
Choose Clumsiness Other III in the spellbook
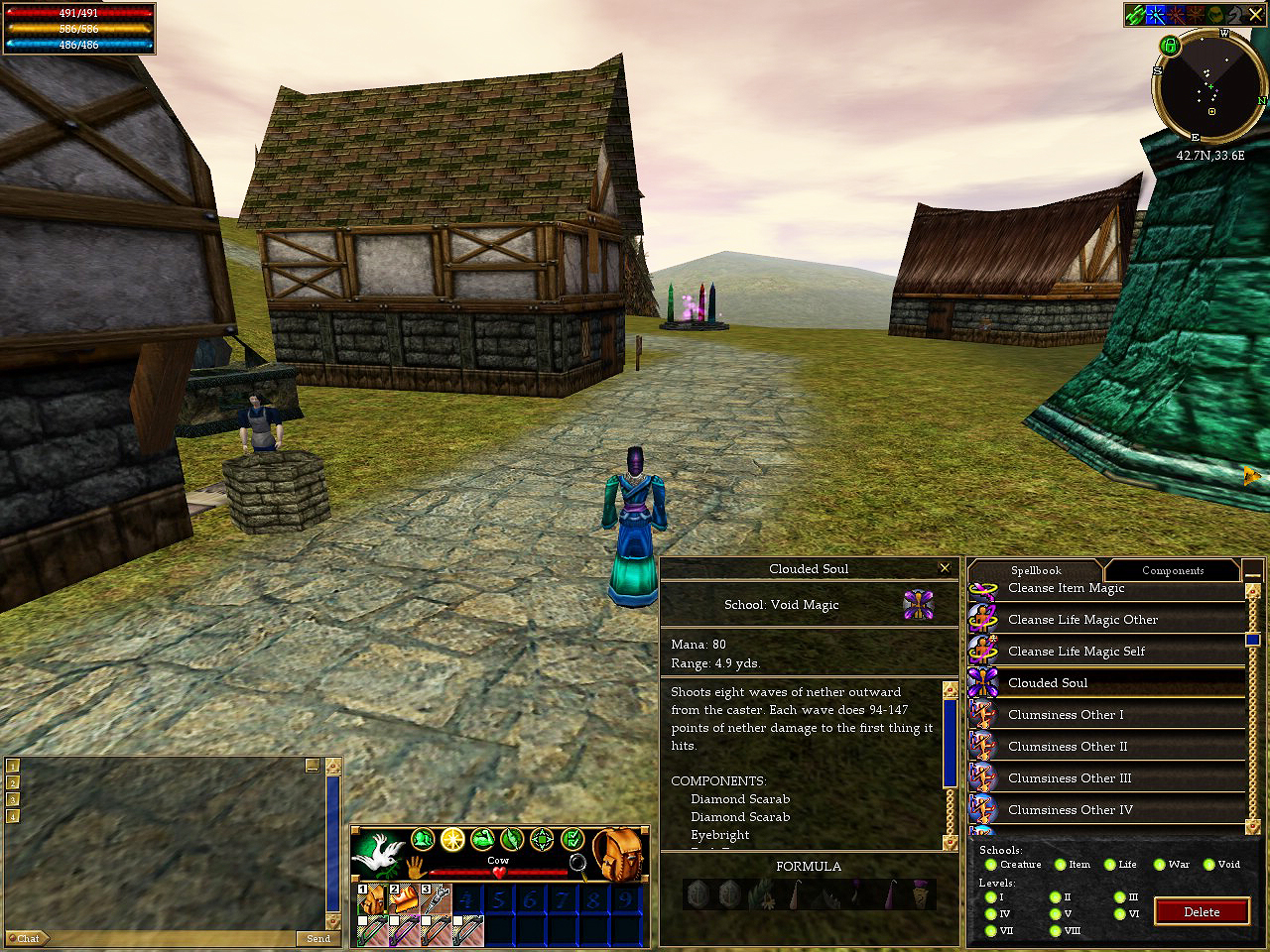click(x=1070, y=778)
